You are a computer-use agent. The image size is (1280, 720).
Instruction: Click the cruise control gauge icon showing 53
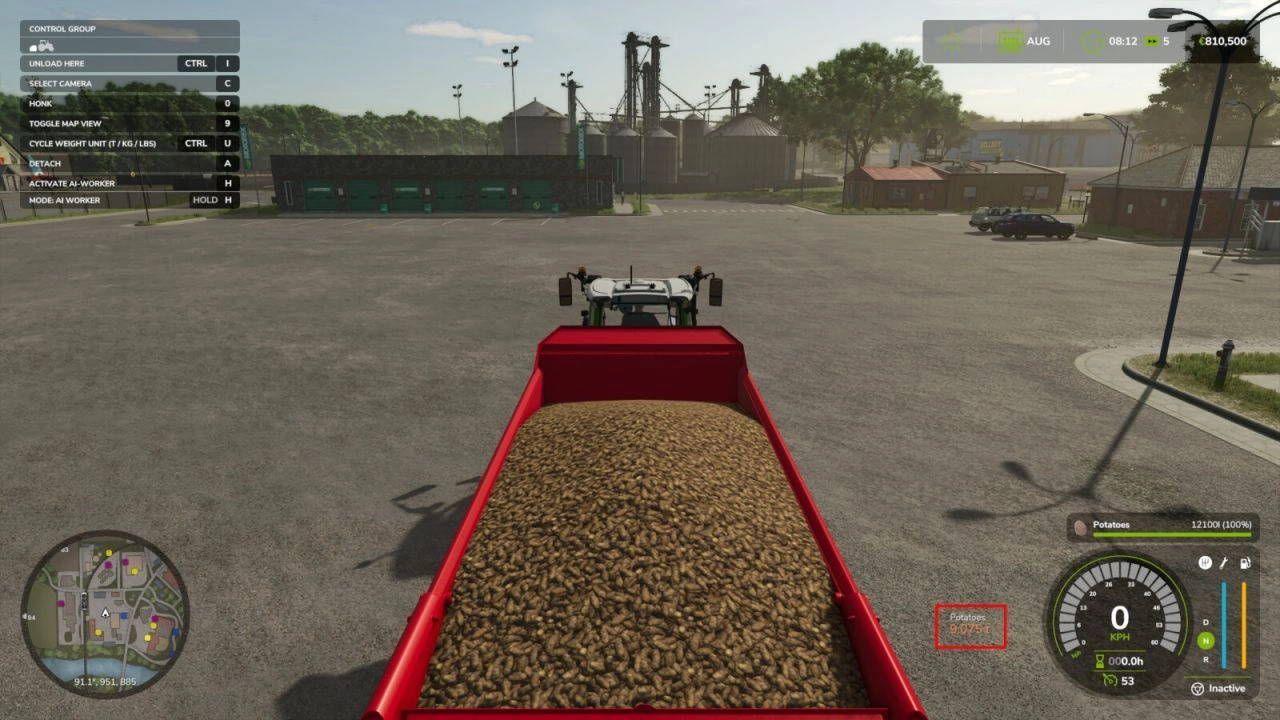point(1110,679)
